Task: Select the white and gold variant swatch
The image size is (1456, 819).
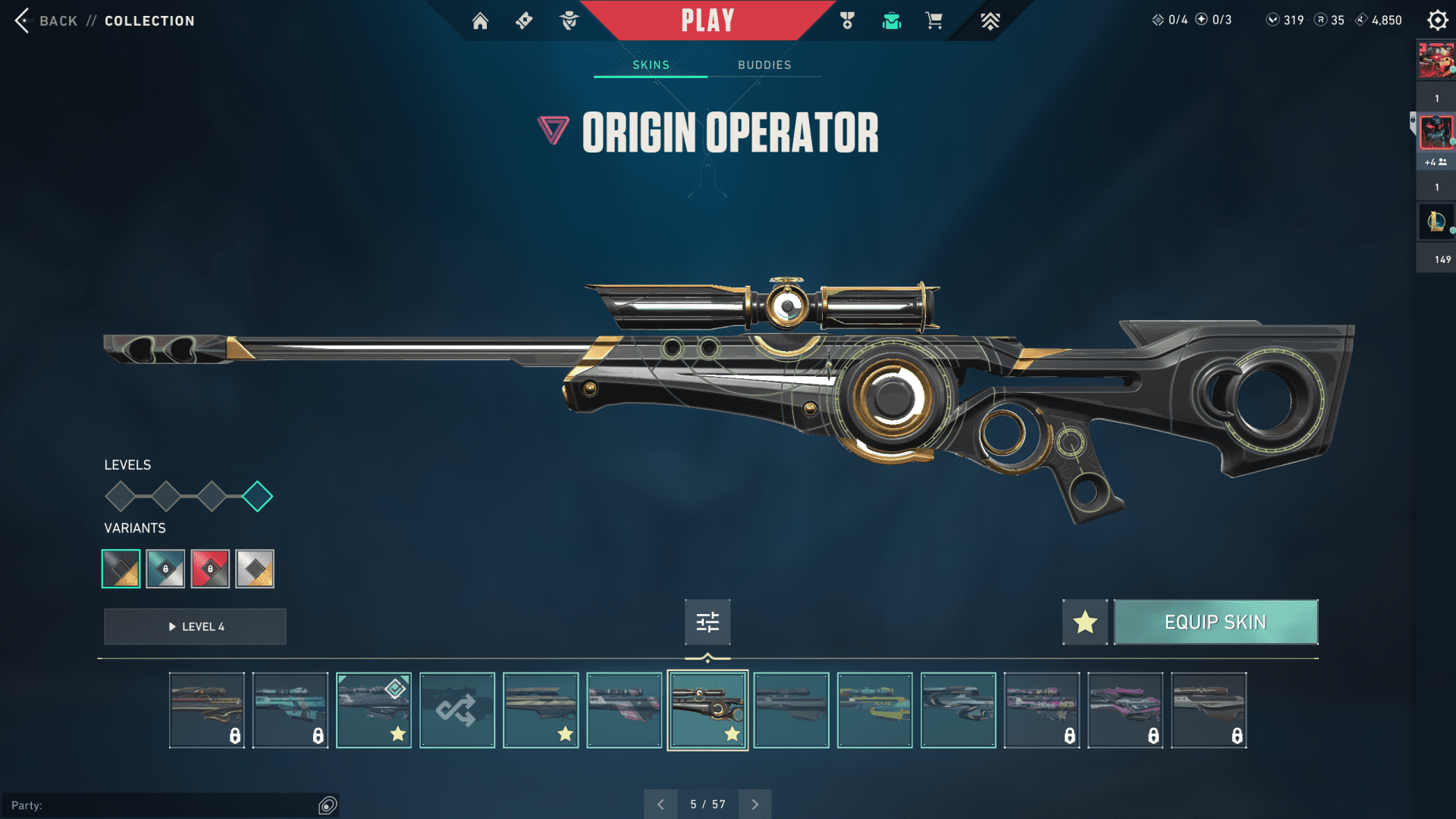Action: coord(255,569)
